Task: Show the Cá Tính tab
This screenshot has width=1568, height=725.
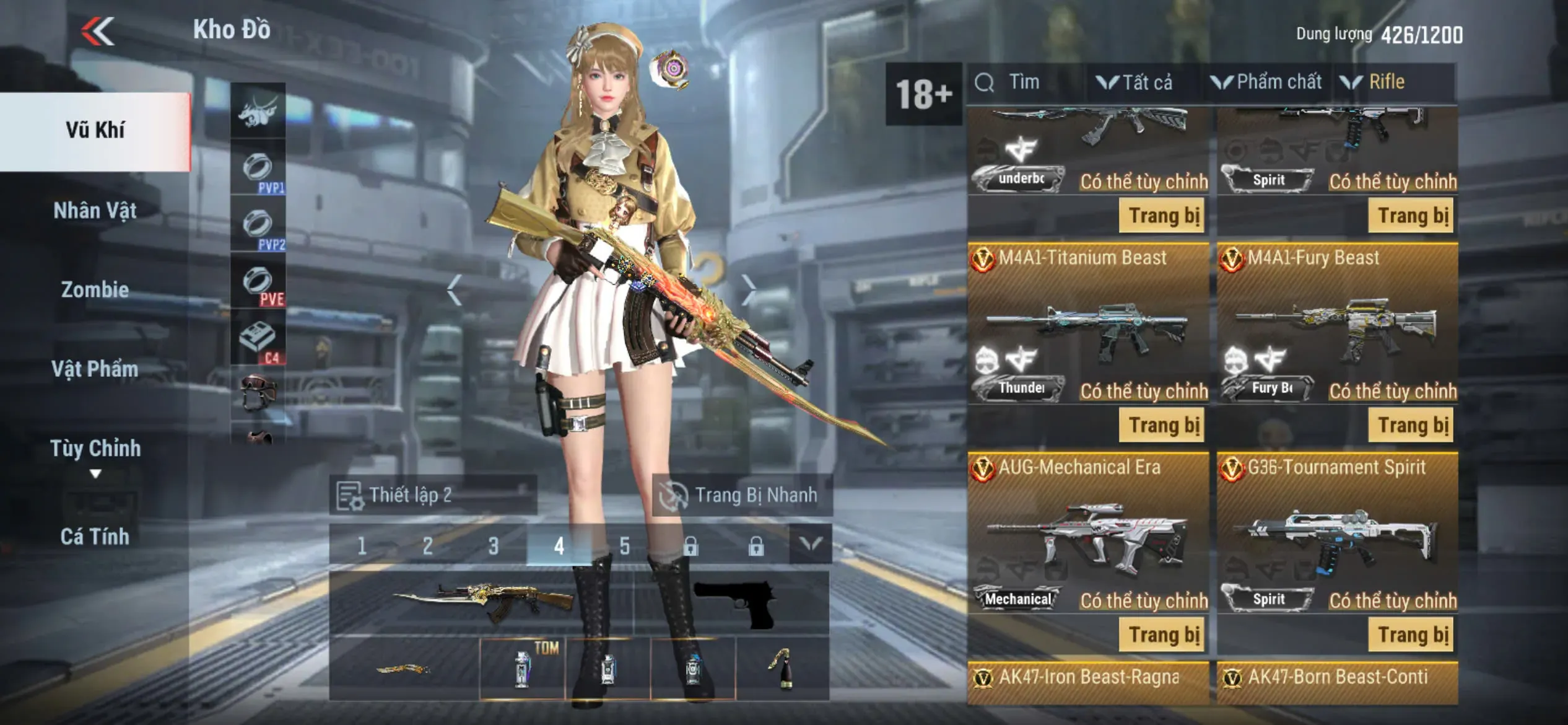Action: point(95,536)
